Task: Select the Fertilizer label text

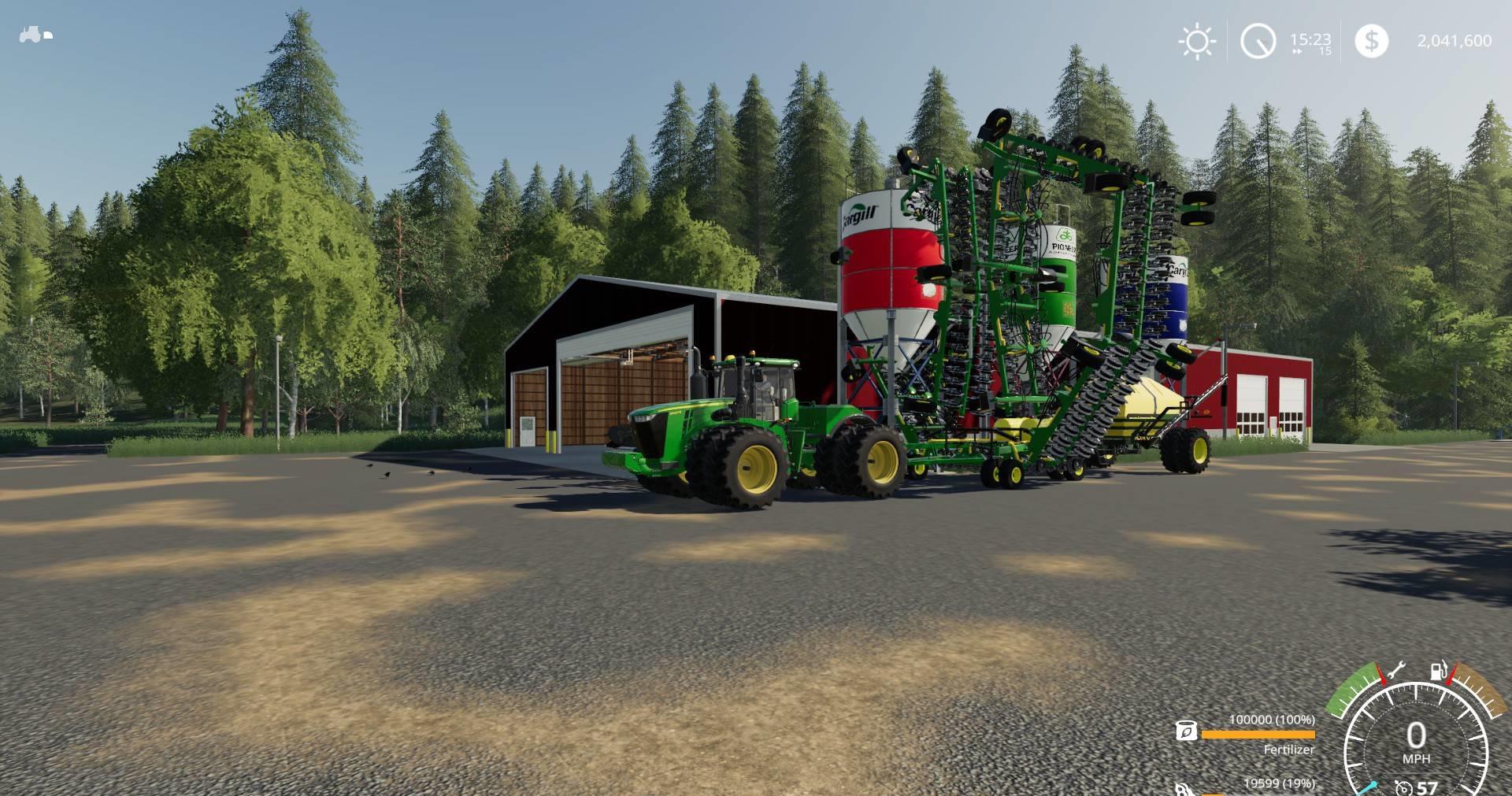Action: (1289, 750)
